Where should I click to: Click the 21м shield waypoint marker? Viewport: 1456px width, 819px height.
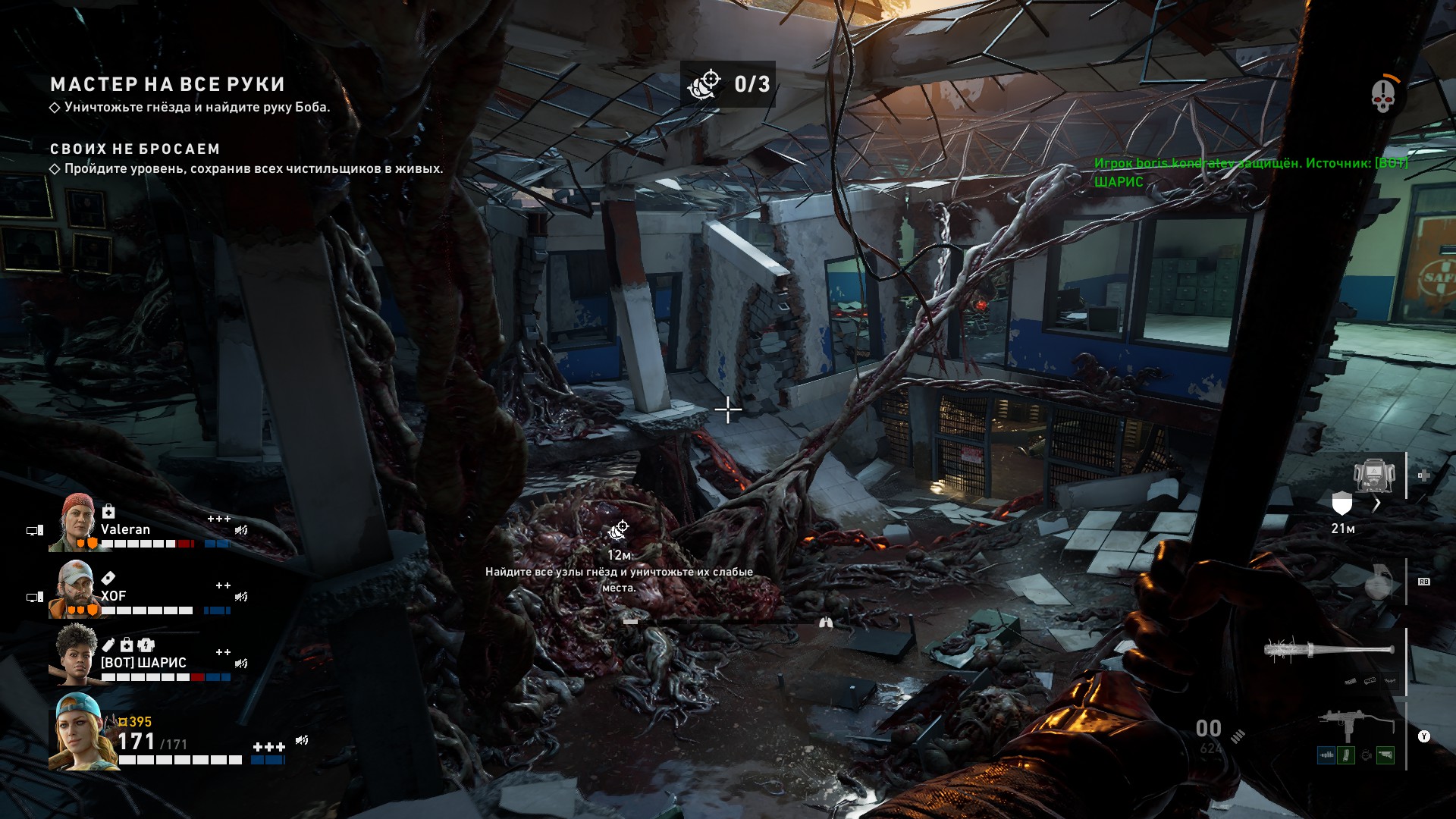coord(1342,503)
